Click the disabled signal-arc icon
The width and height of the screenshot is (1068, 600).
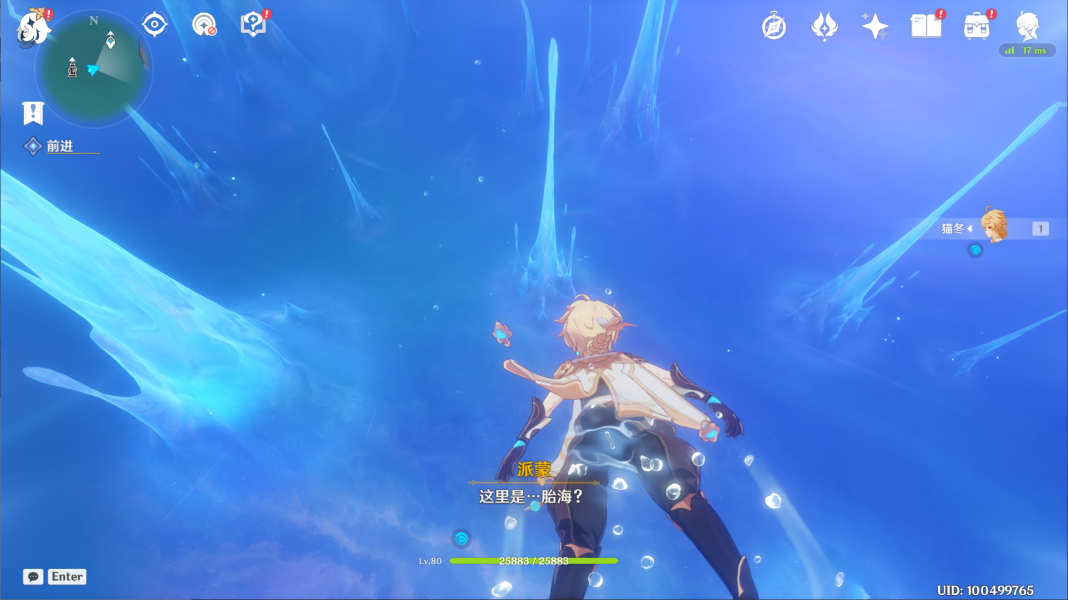pos(204,25)
